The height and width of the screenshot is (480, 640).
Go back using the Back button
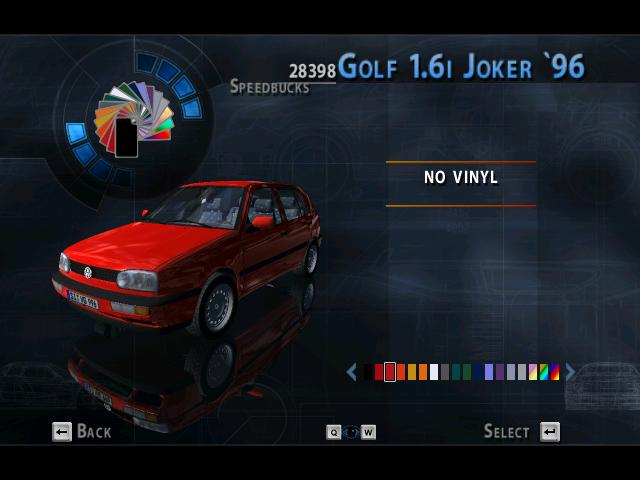click(x=82, y=432)
